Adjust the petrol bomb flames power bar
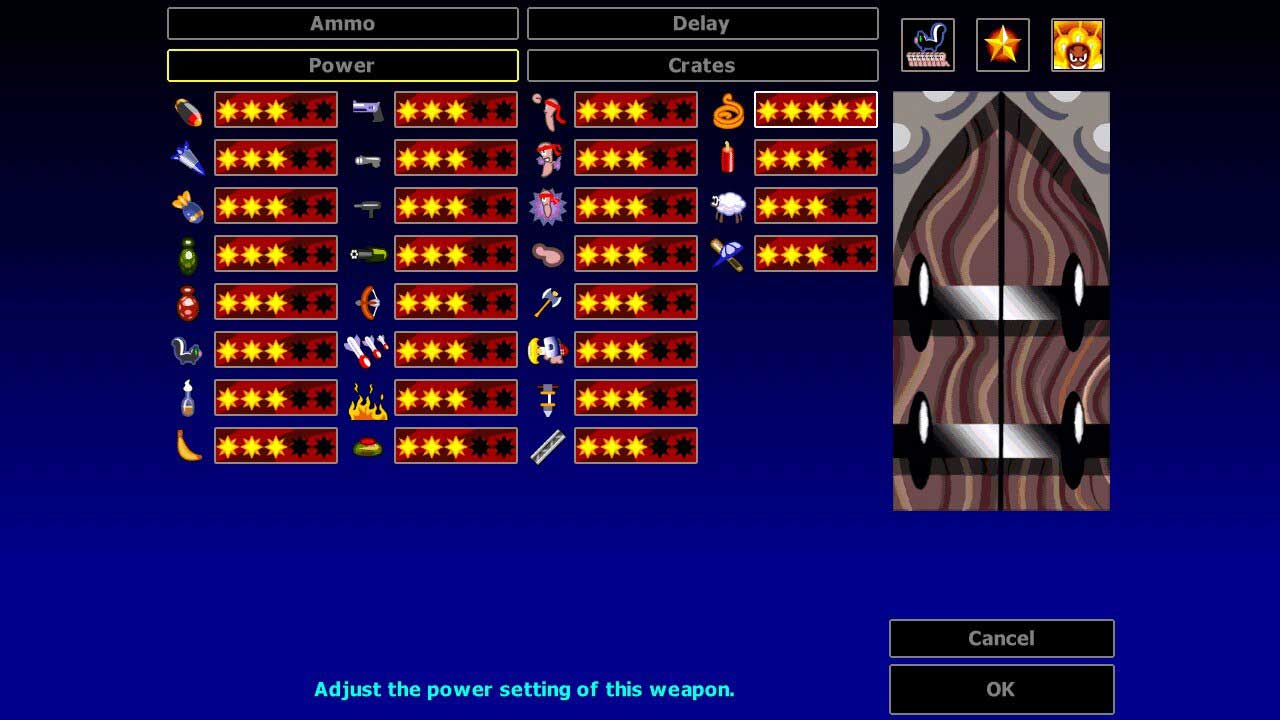The image size is (1280, 720). [x=456, y=398]
